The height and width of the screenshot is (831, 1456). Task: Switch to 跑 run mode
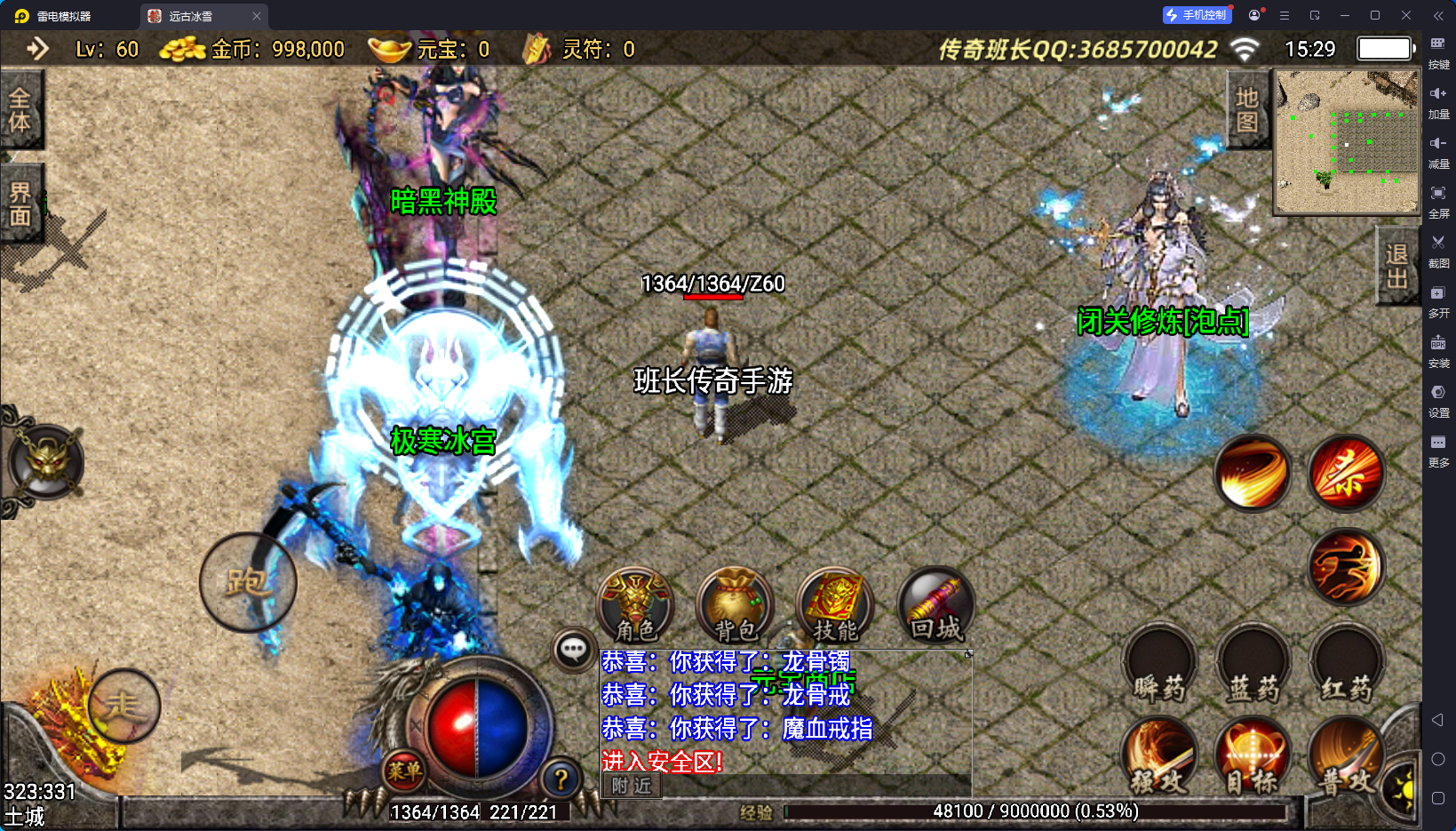(x=248, y=582)
